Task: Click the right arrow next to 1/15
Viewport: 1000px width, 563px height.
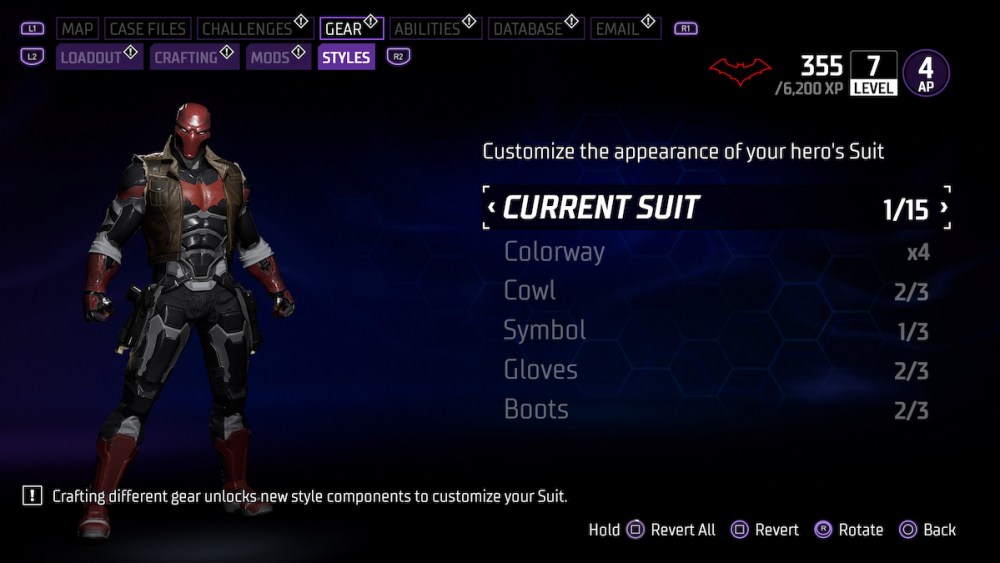Action: tap(943, 208)
